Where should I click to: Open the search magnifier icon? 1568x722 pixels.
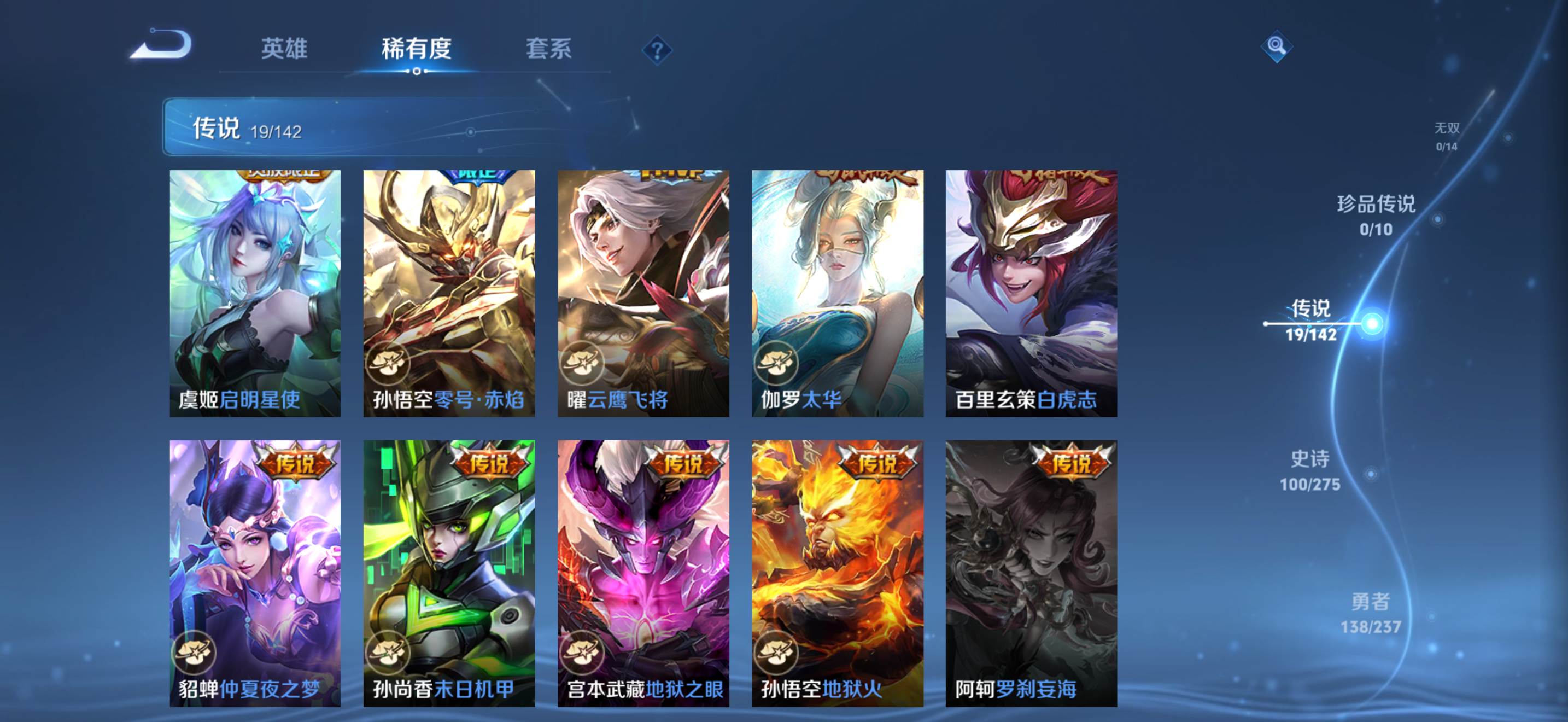[1277, 46]
